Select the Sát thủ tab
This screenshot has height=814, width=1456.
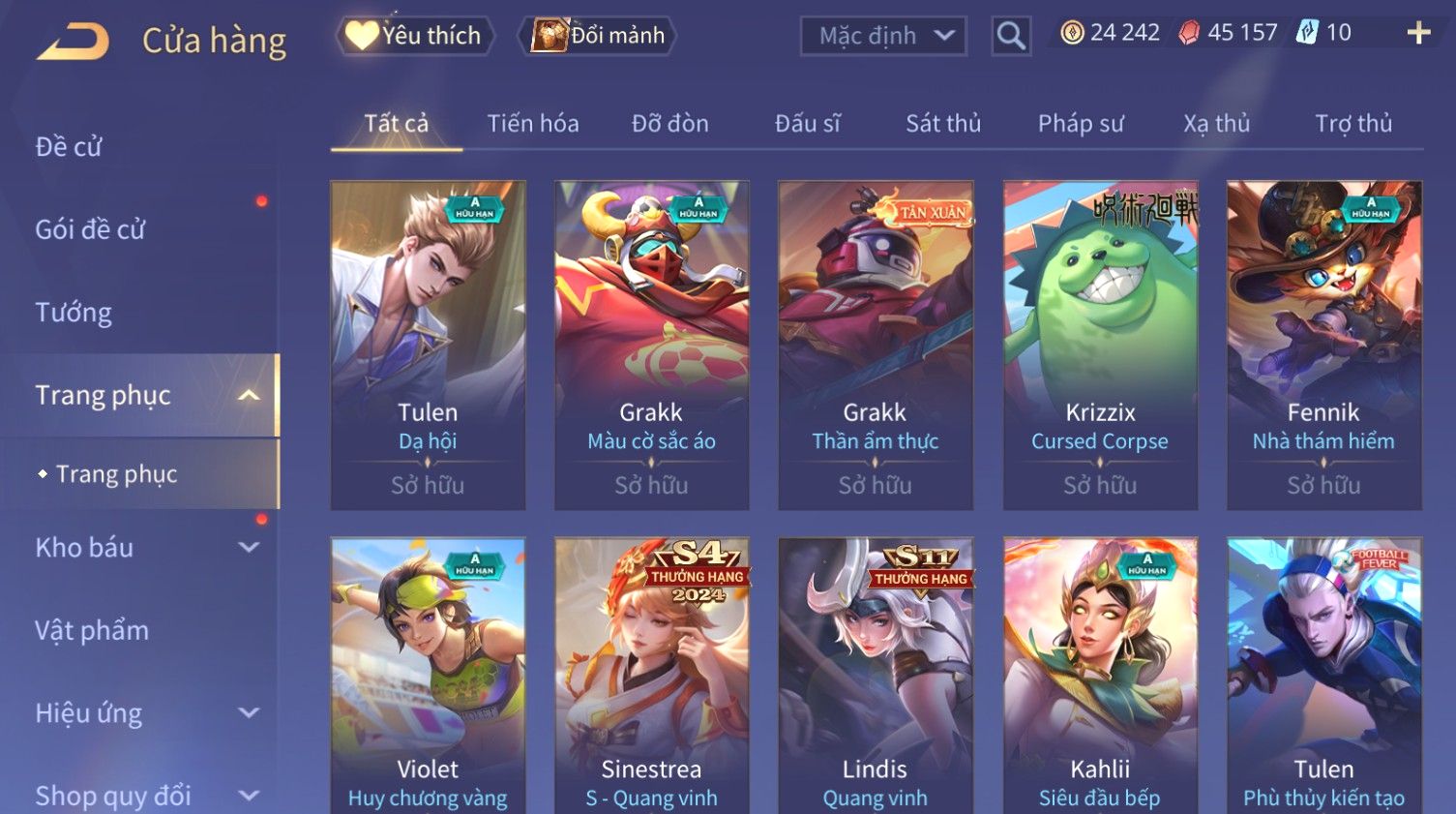tap(943, 124)
